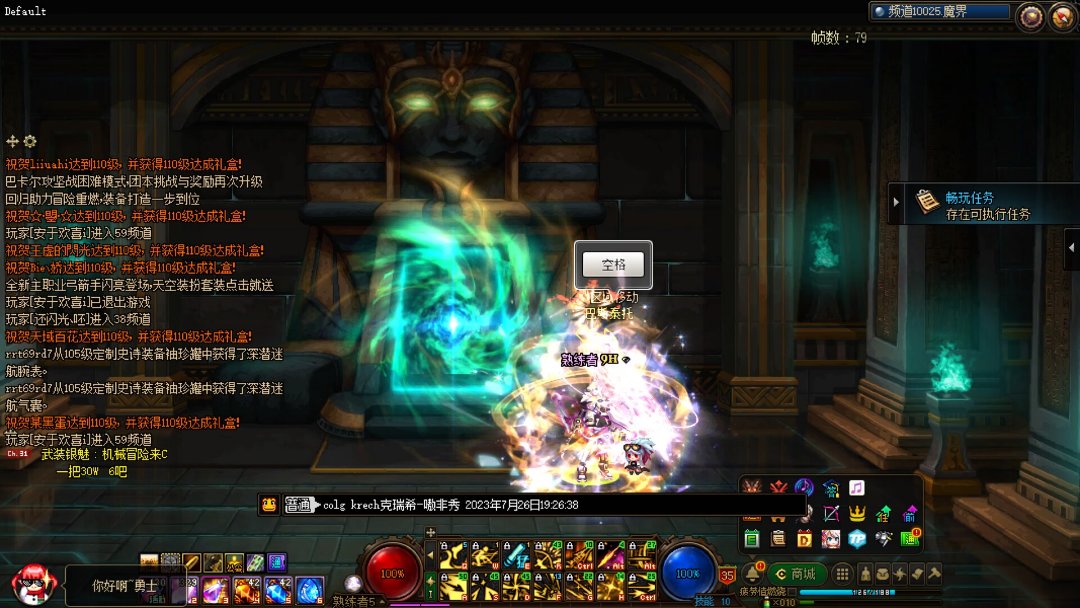Select the 频道10025 魔界 channel bar

(939, 12)
